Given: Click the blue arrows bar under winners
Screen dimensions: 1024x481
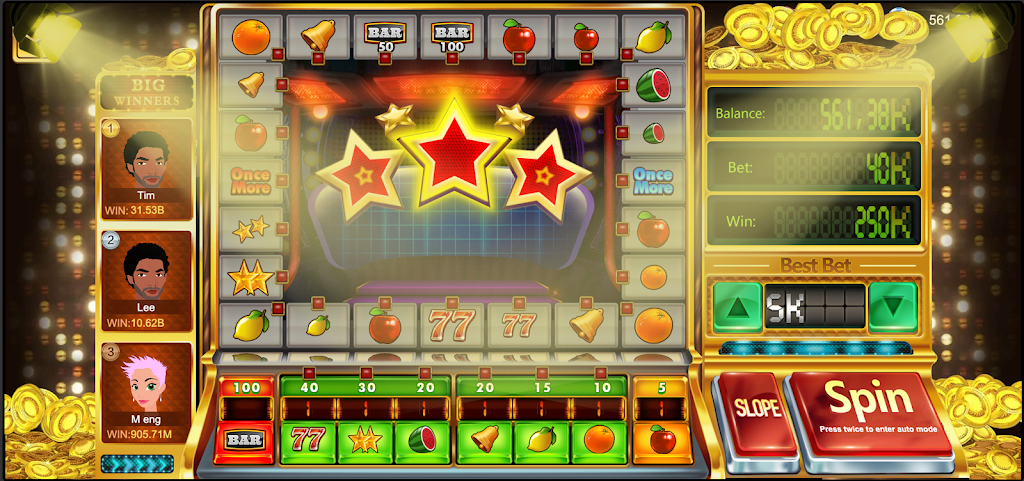Looking at the screenshot, I should point(137,463).
